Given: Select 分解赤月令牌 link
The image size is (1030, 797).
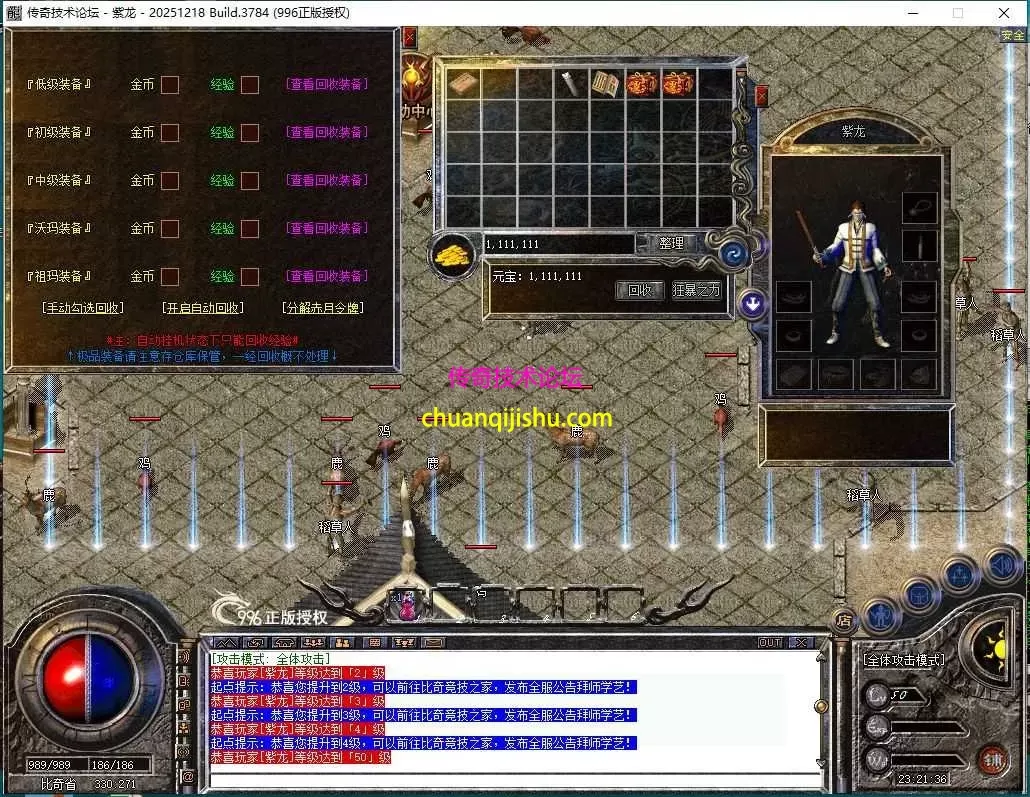Looking at the screenshot, I should pyautogui.click(x=323, y=308).
